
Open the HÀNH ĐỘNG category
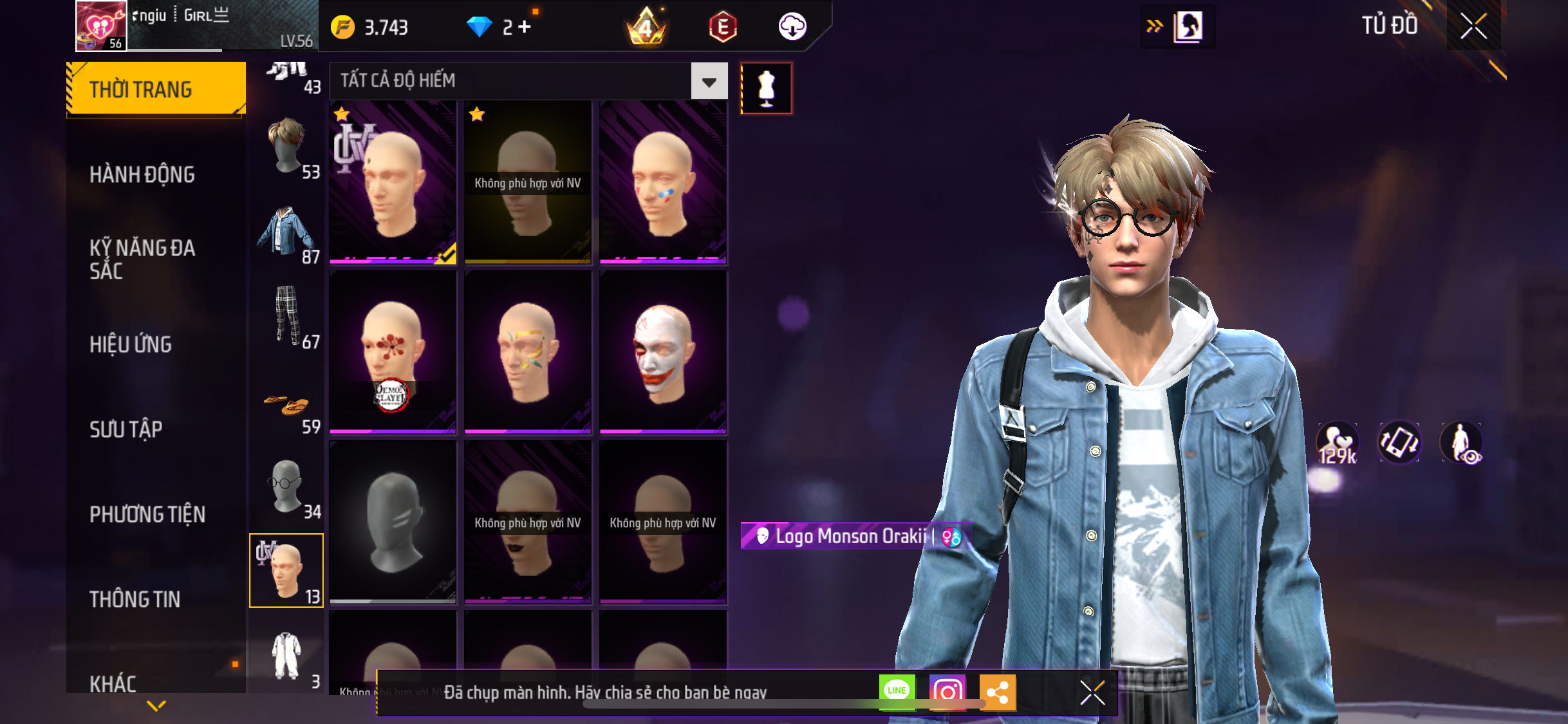point(142,174)
